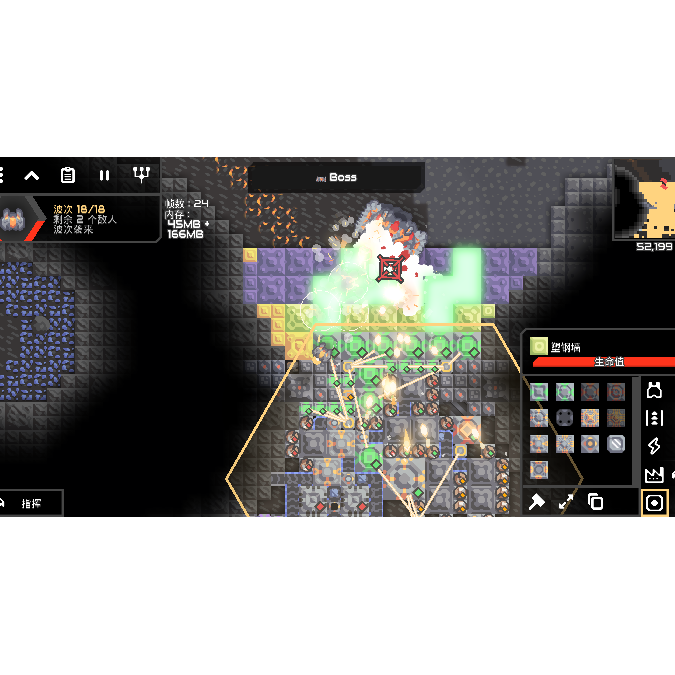Toggle the diagonal arrows placement tool
This screenshot has width=675, height=675.
click(566, 502)
